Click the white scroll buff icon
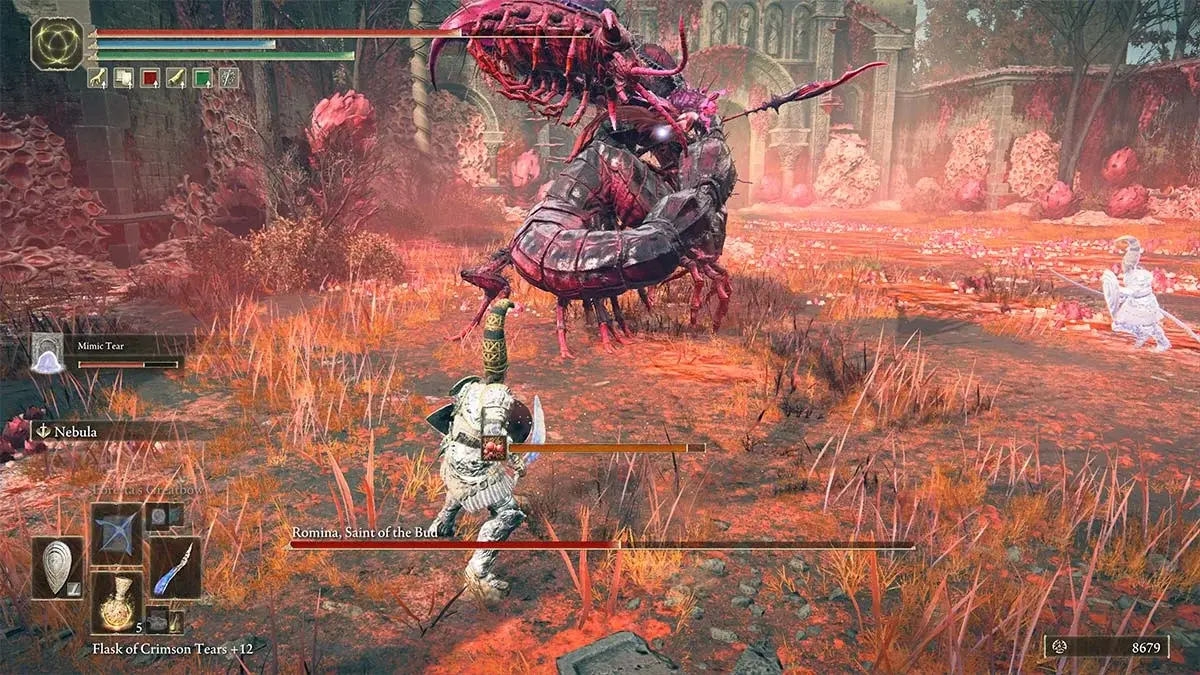The width and height of the screenshot is (1200, 675). [x=123, y=77]
